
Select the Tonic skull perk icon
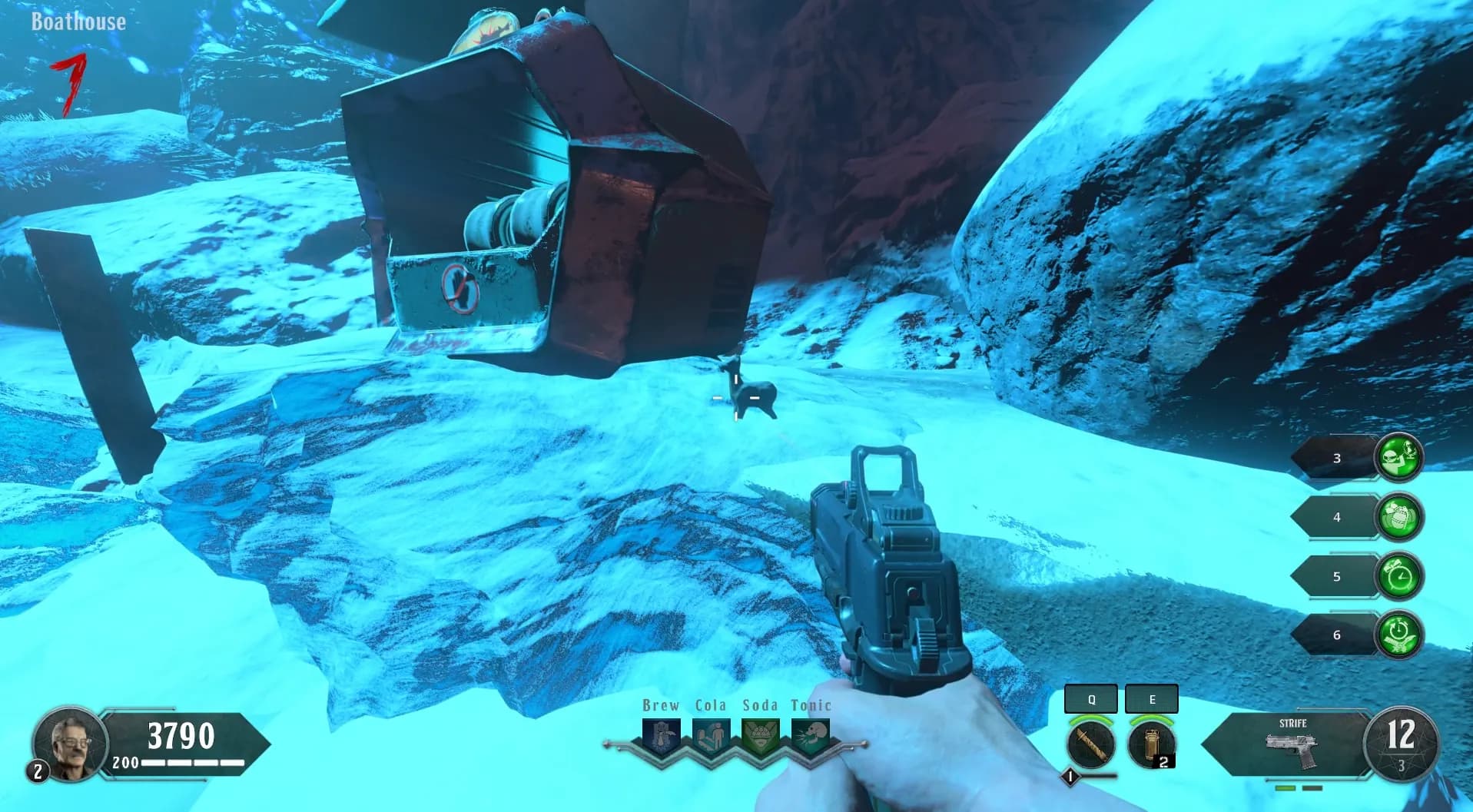tap(809, 736)
